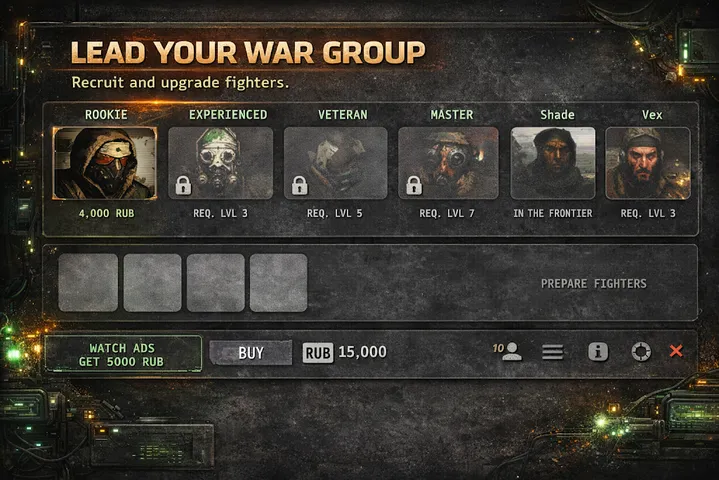Select the locked Veteran fighter
The image size is (719, 480).
(x=335, y=163)
